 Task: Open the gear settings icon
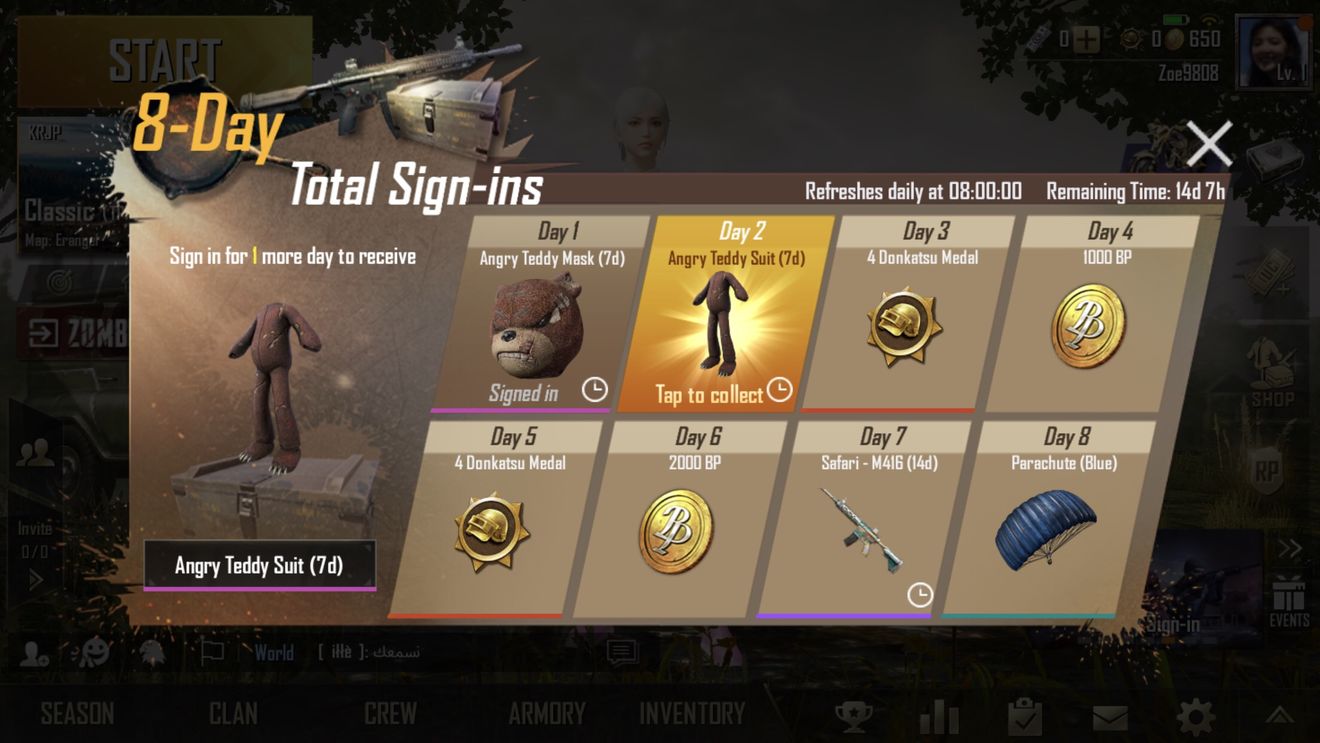1196,716
